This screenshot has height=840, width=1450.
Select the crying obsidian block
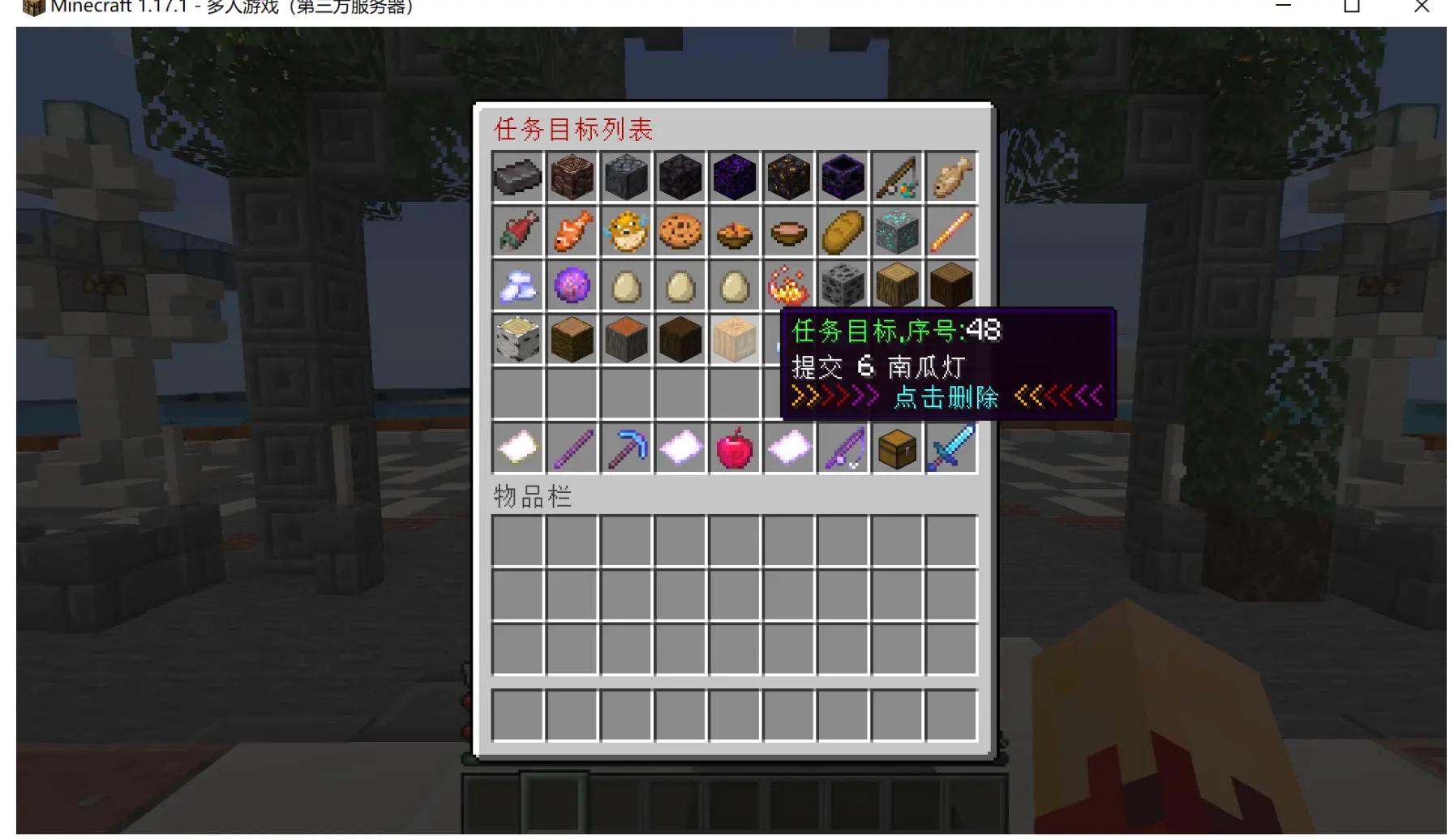coord(735,177)
